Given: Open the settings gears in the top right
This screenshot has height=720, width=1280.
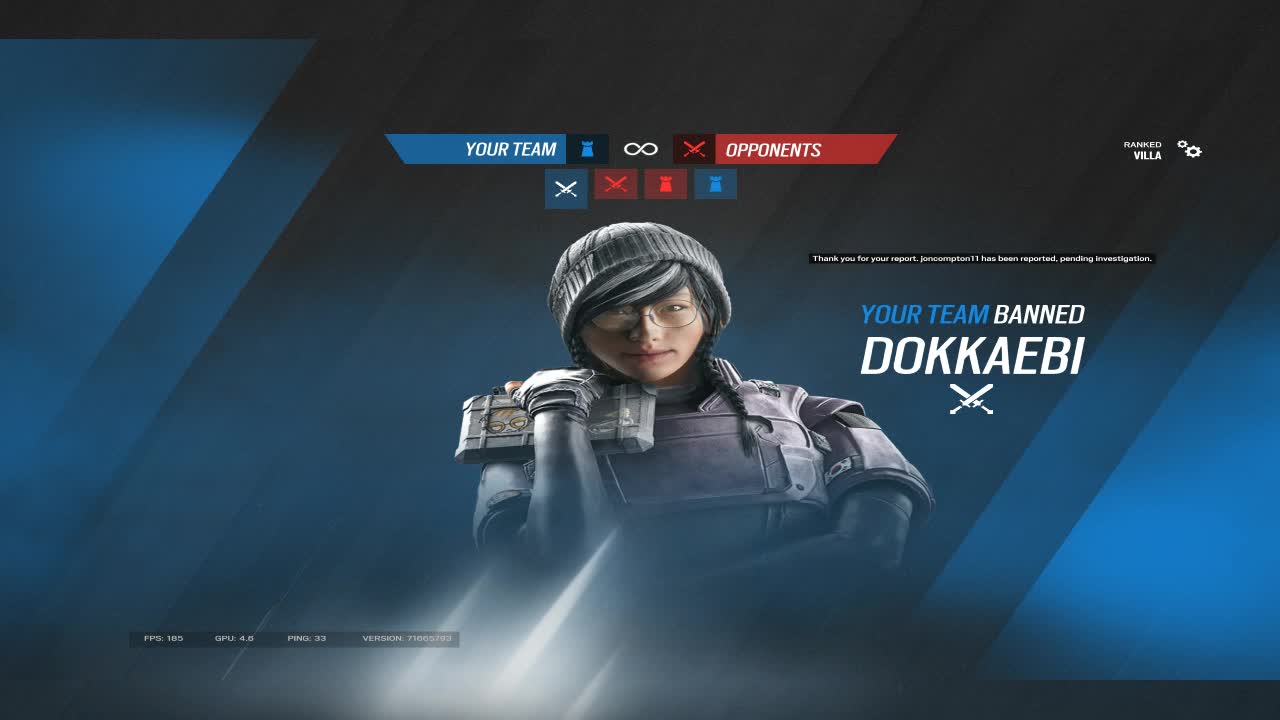Looking at the screenshot, I should 1189,147.
